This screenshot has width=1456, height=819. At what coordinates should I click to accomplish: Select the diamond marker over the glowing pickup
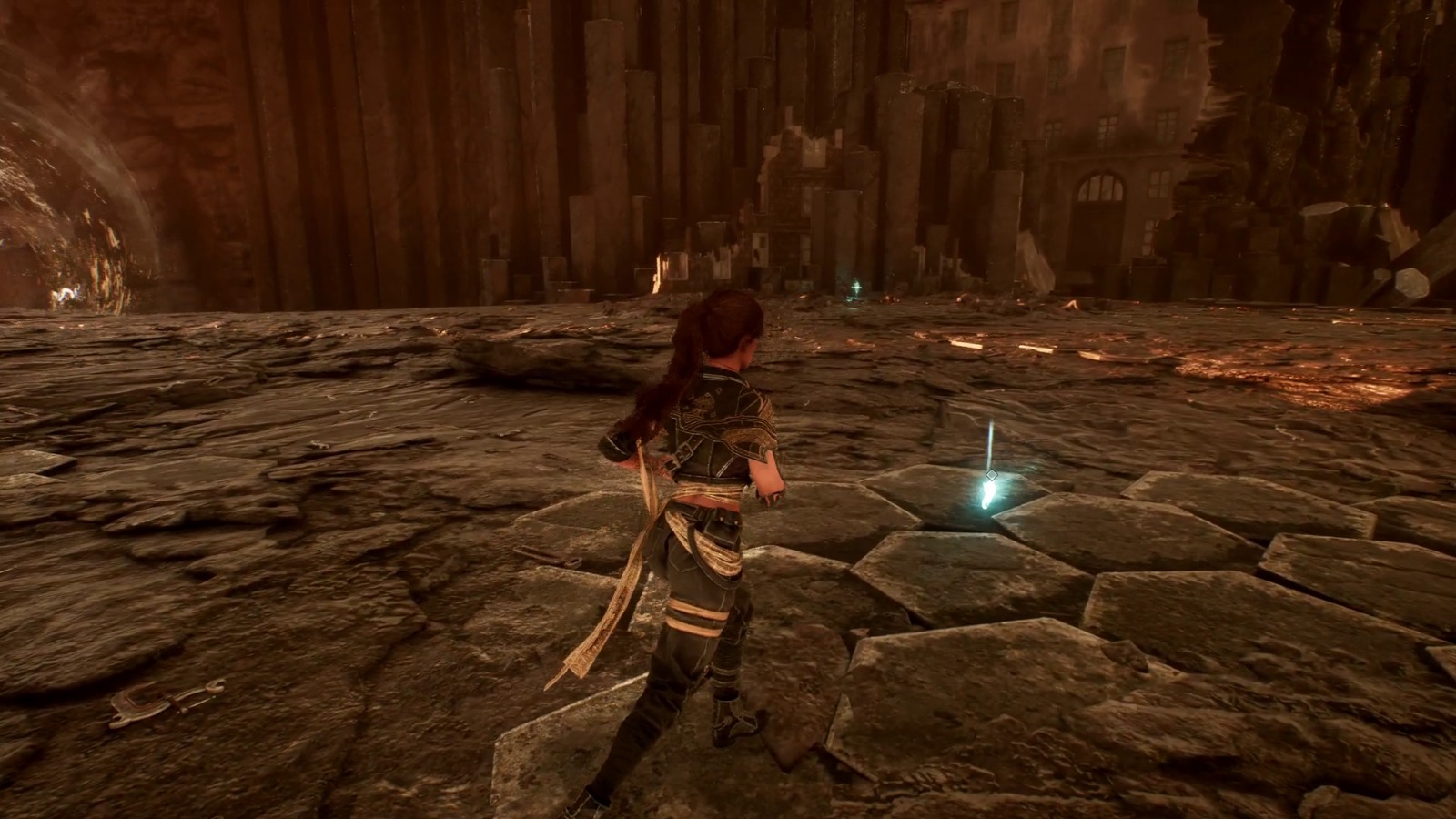point(992,475)
